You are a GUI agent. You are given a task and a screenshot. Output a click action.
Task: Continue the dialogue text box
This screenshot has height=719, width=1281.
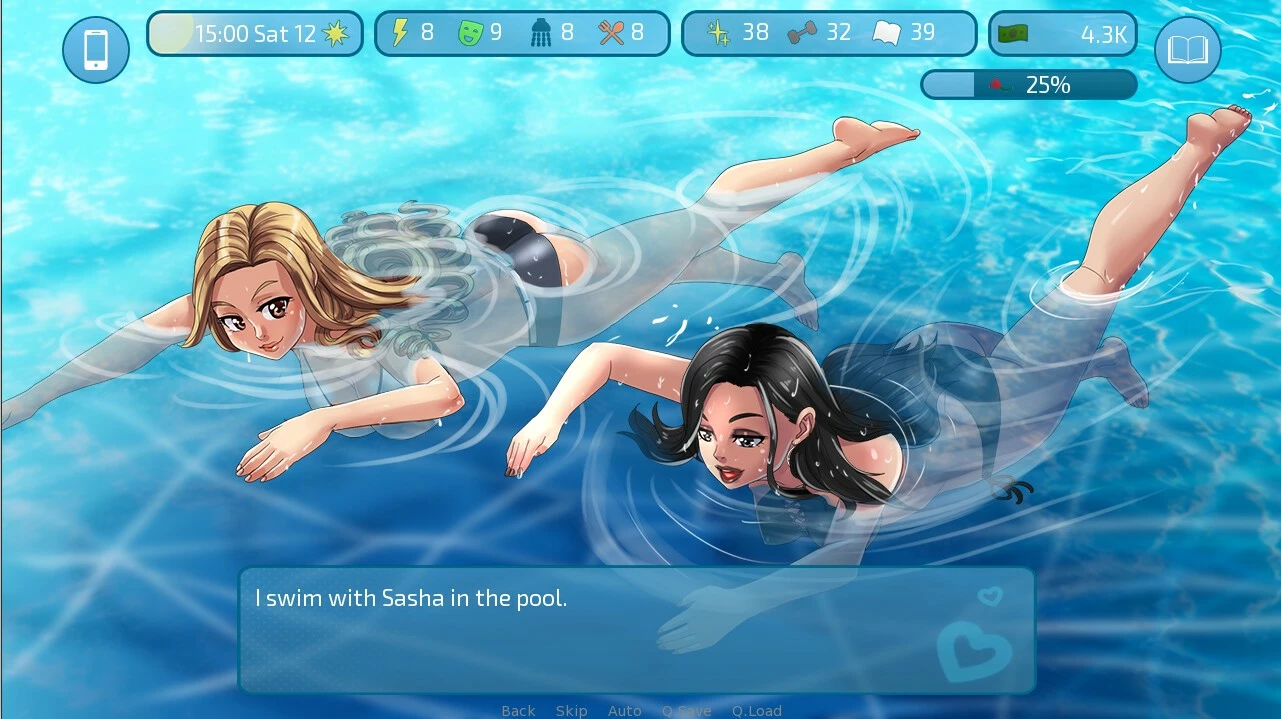coord(636,630)
